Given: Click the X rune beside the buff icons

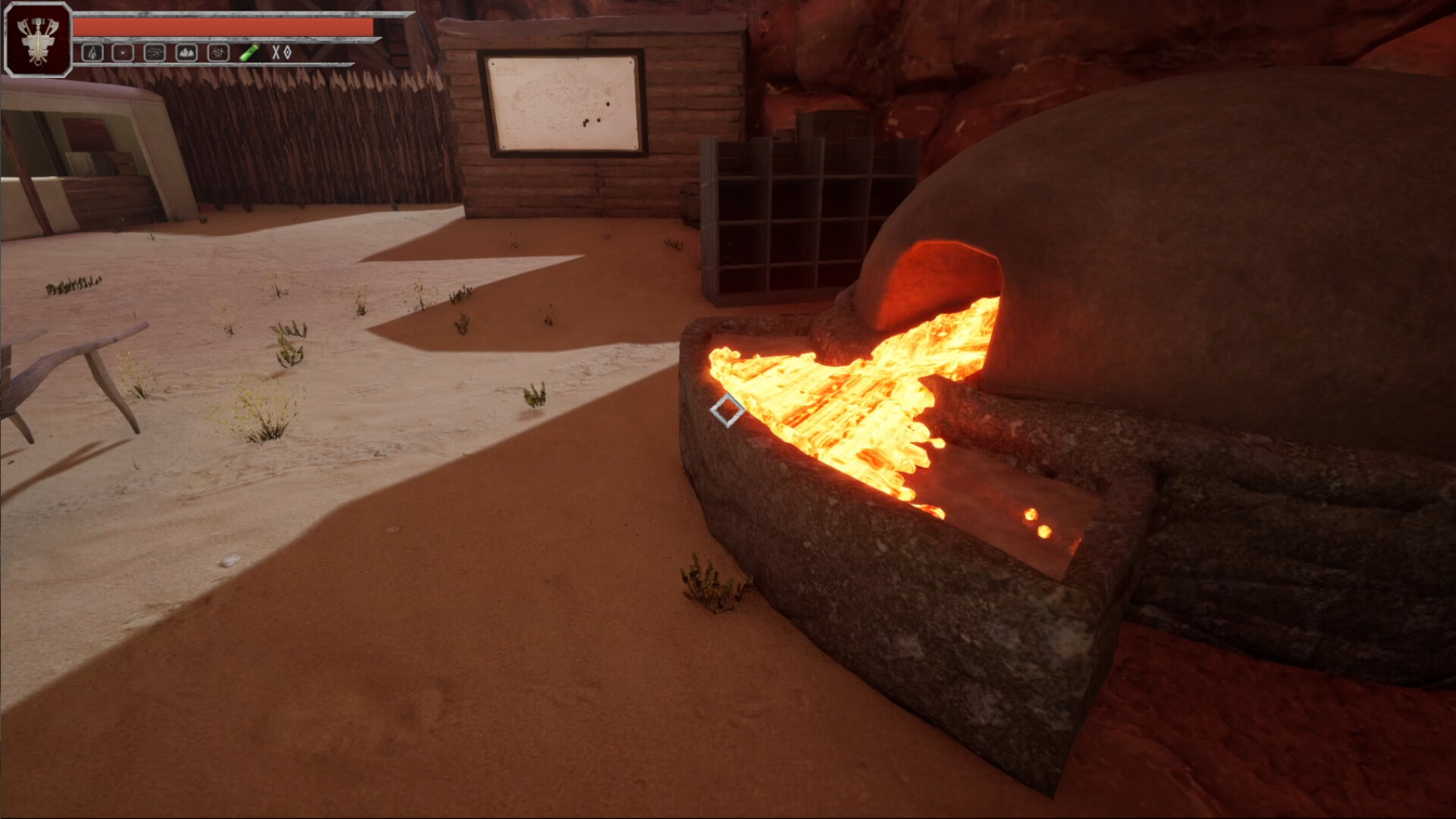Looking at the screenshot, I should [x=276, y=52].
